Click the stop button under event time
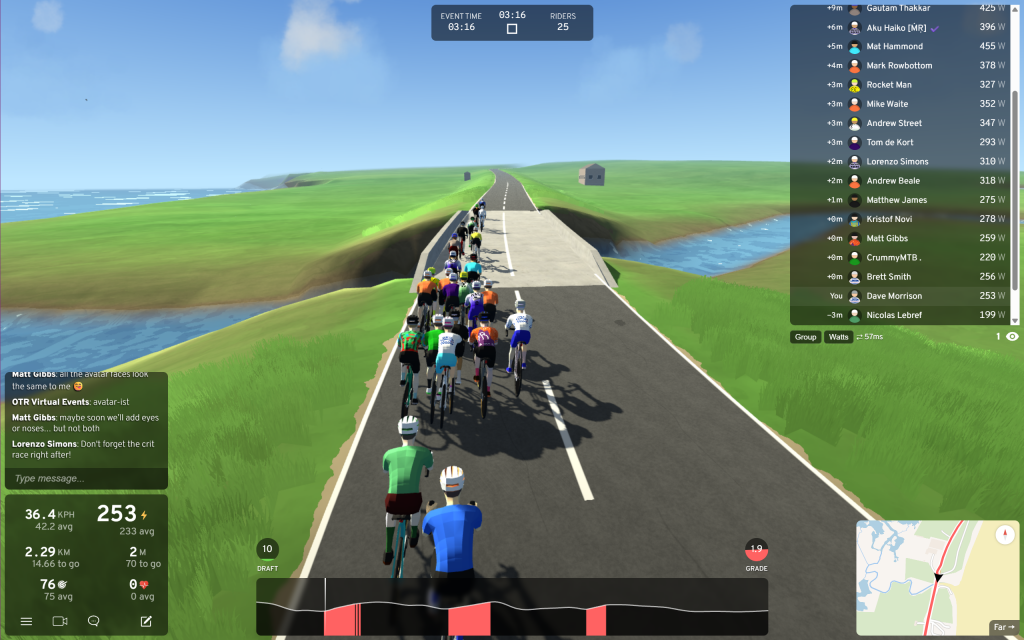The image size is (1024, 640). coord(512,29)
